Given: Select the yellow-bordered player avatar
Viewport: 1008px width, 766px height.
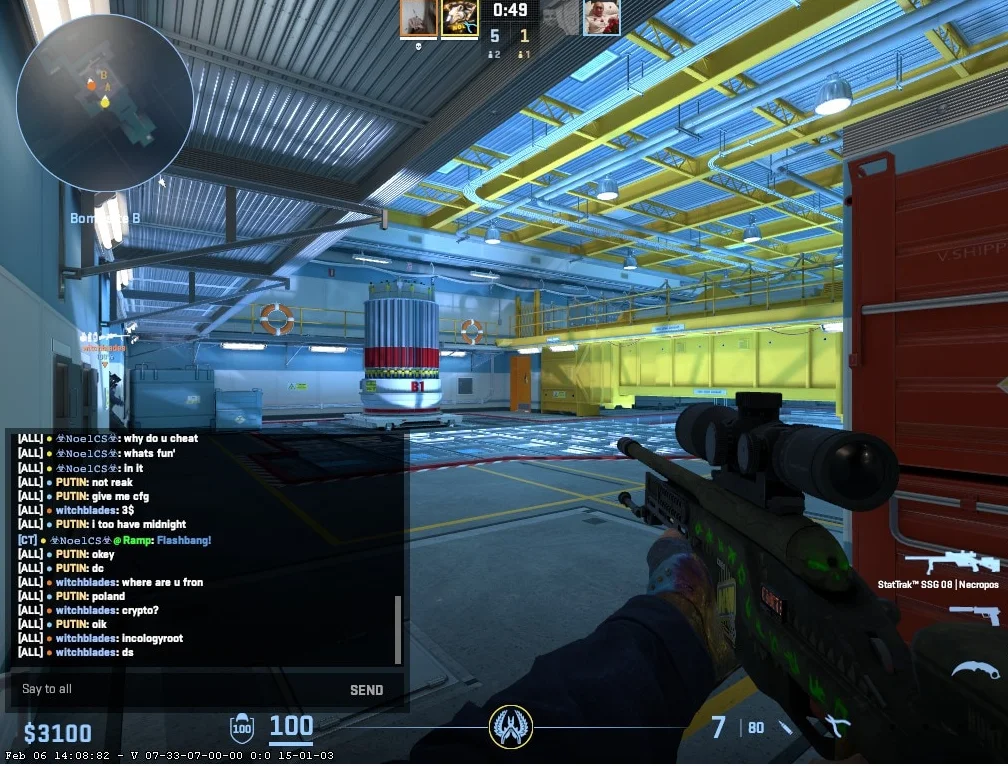Looking at the screenshot, I should 459,18.
